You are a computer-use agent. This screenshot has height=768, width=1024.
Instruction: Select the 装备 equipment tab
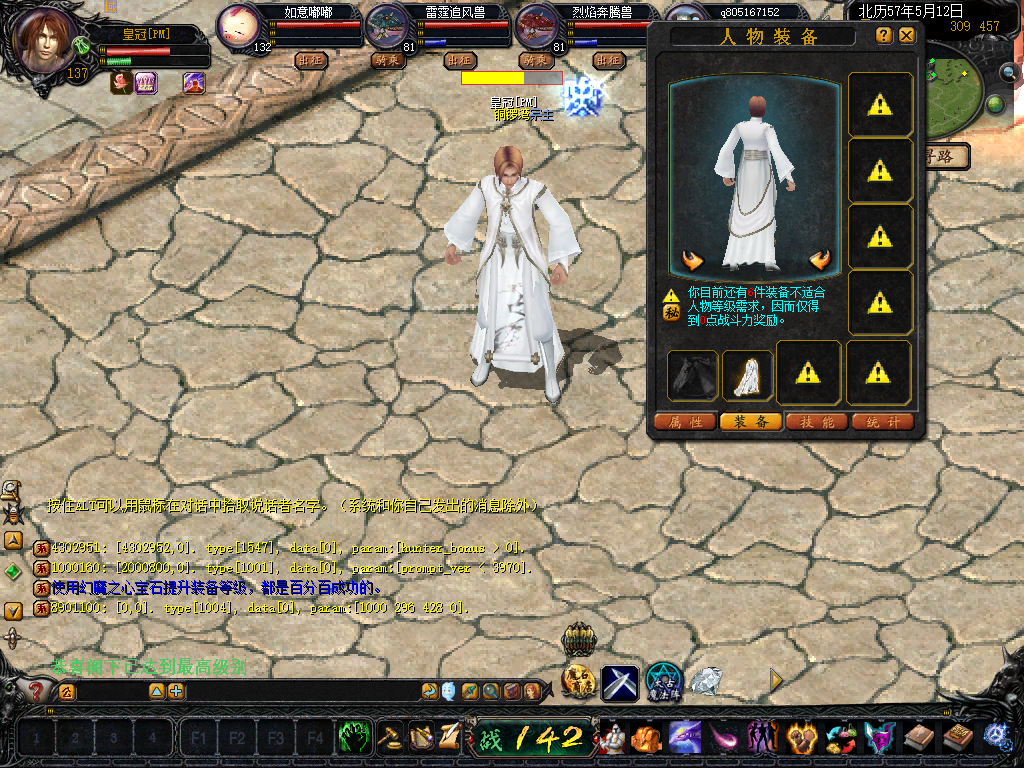click(x=751, y=422)
